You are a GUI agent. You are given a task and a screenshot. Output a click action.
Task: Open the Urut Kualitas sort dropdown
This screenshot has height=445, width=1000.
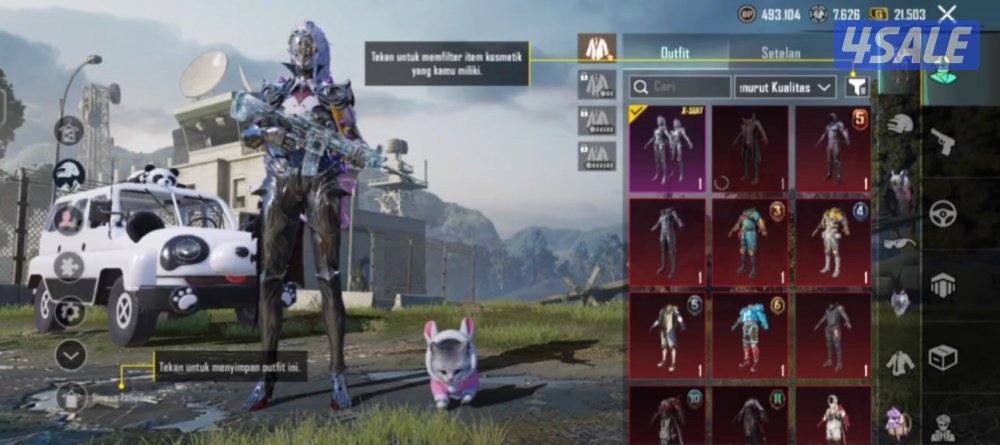(785, 87)
